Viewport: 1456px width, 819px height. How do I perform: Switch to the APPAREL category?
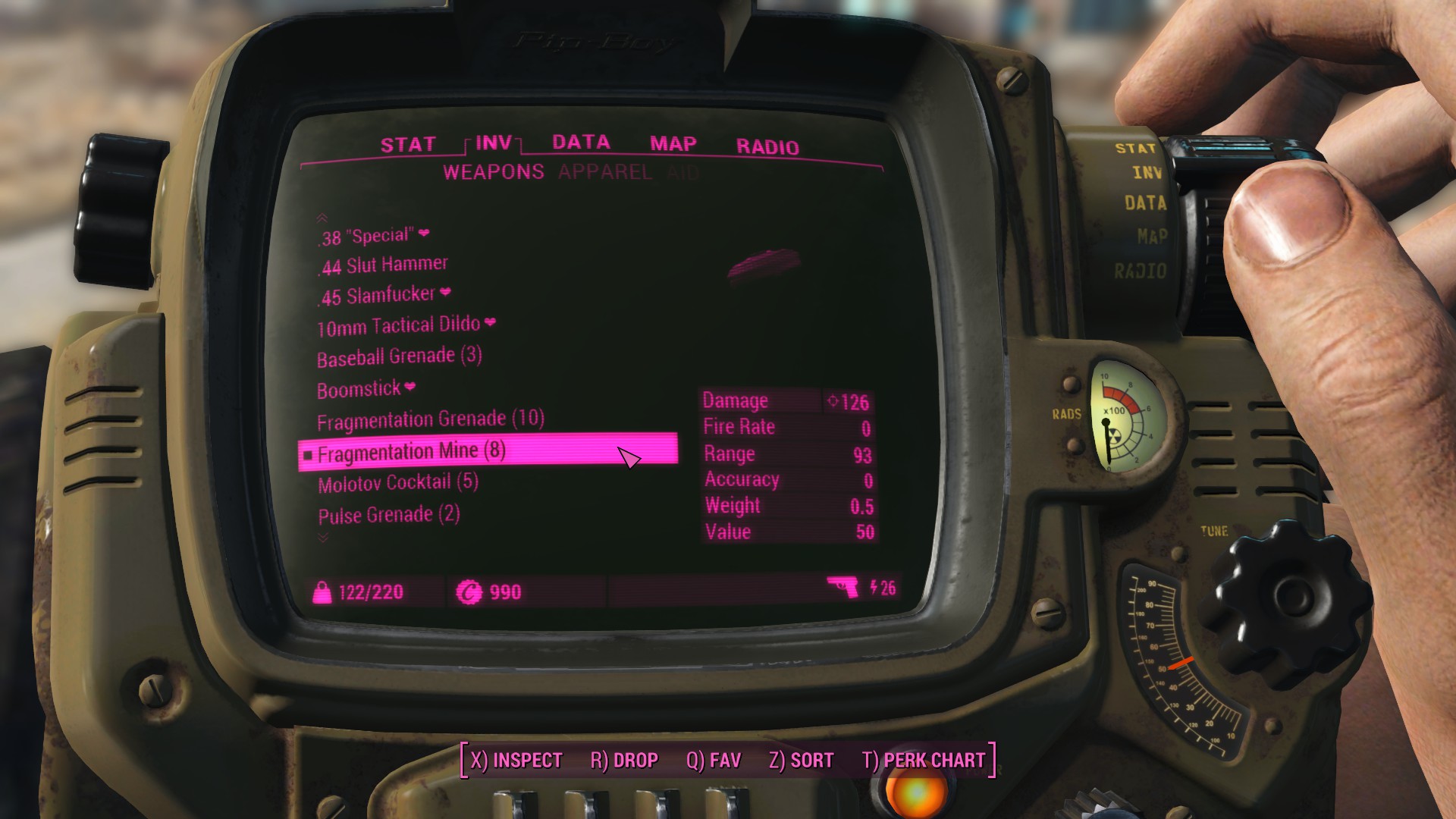coord(604,172)
